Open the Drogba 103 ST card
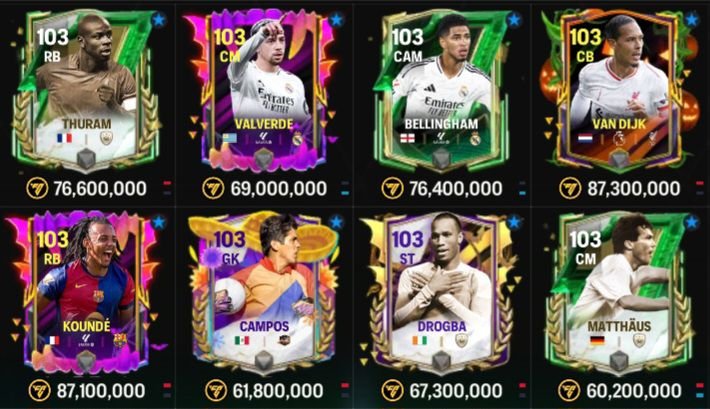 [444, 290]
